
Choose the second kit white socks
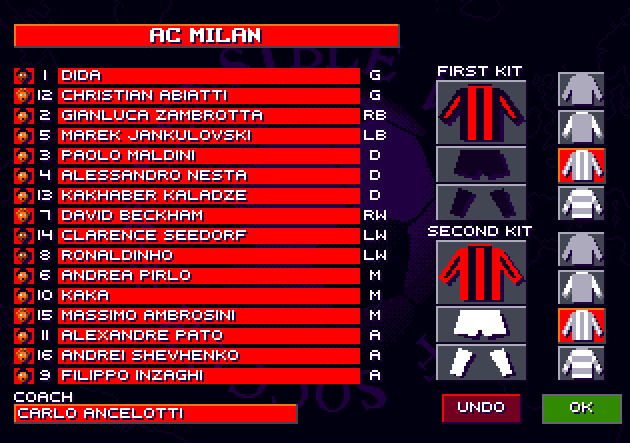click(x=481, y=362)
